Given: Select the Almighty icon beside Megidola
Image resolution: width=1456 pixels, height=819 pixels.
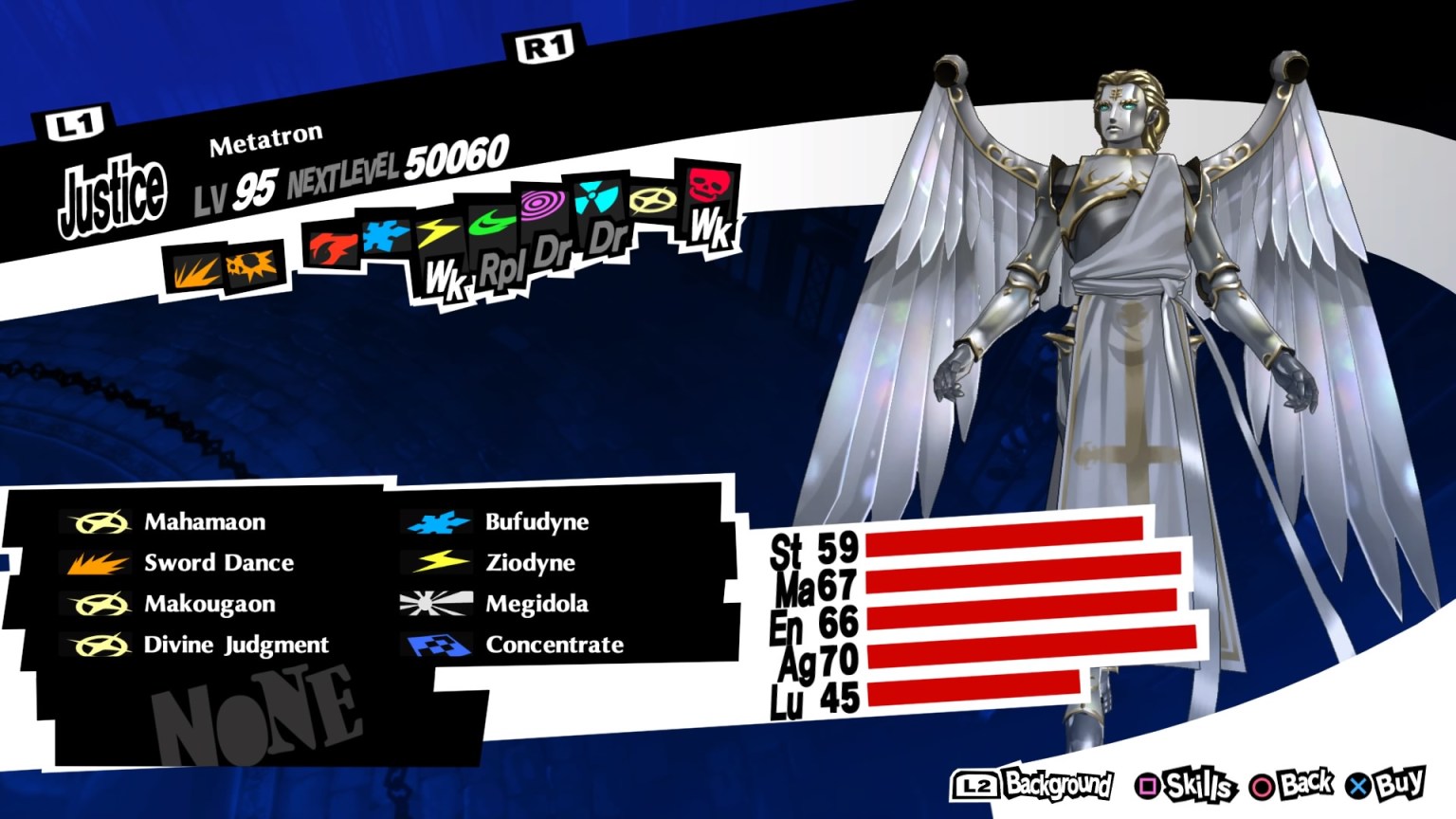Looking at the screenshot, I should 436,603.
